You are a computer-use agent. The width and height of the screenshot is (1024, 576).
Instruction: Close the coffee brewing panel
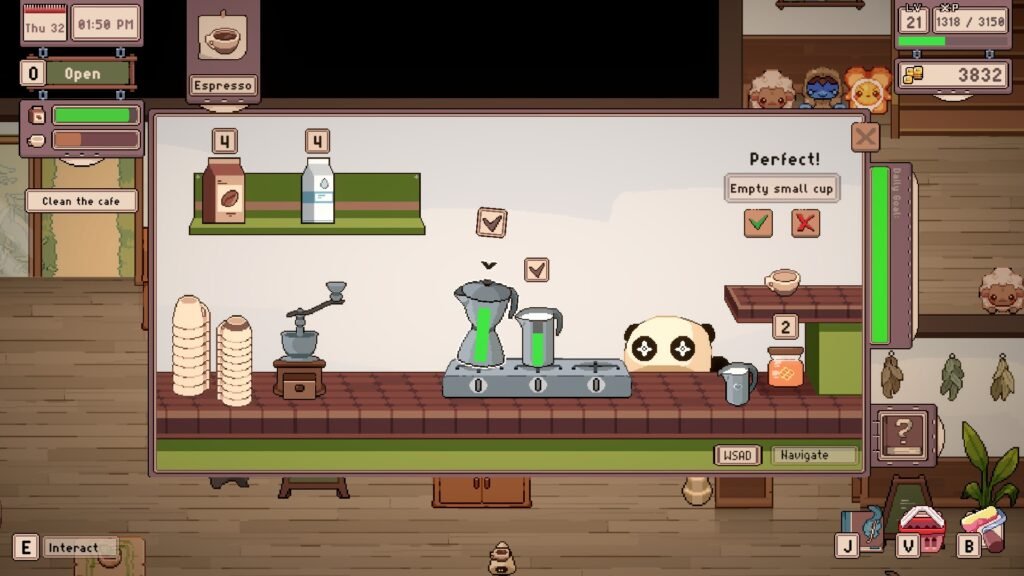[x=865, y=137]
